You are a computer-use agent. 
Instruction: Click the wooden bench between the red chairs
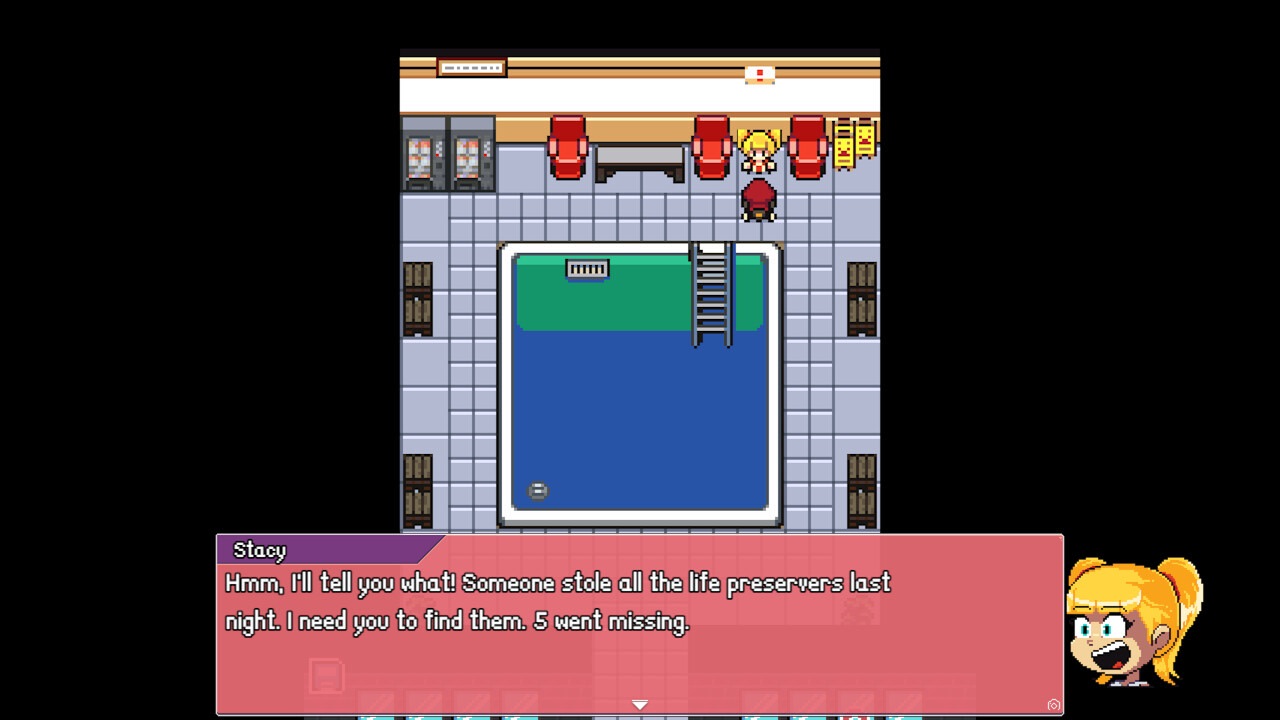(x=639, y=160)
